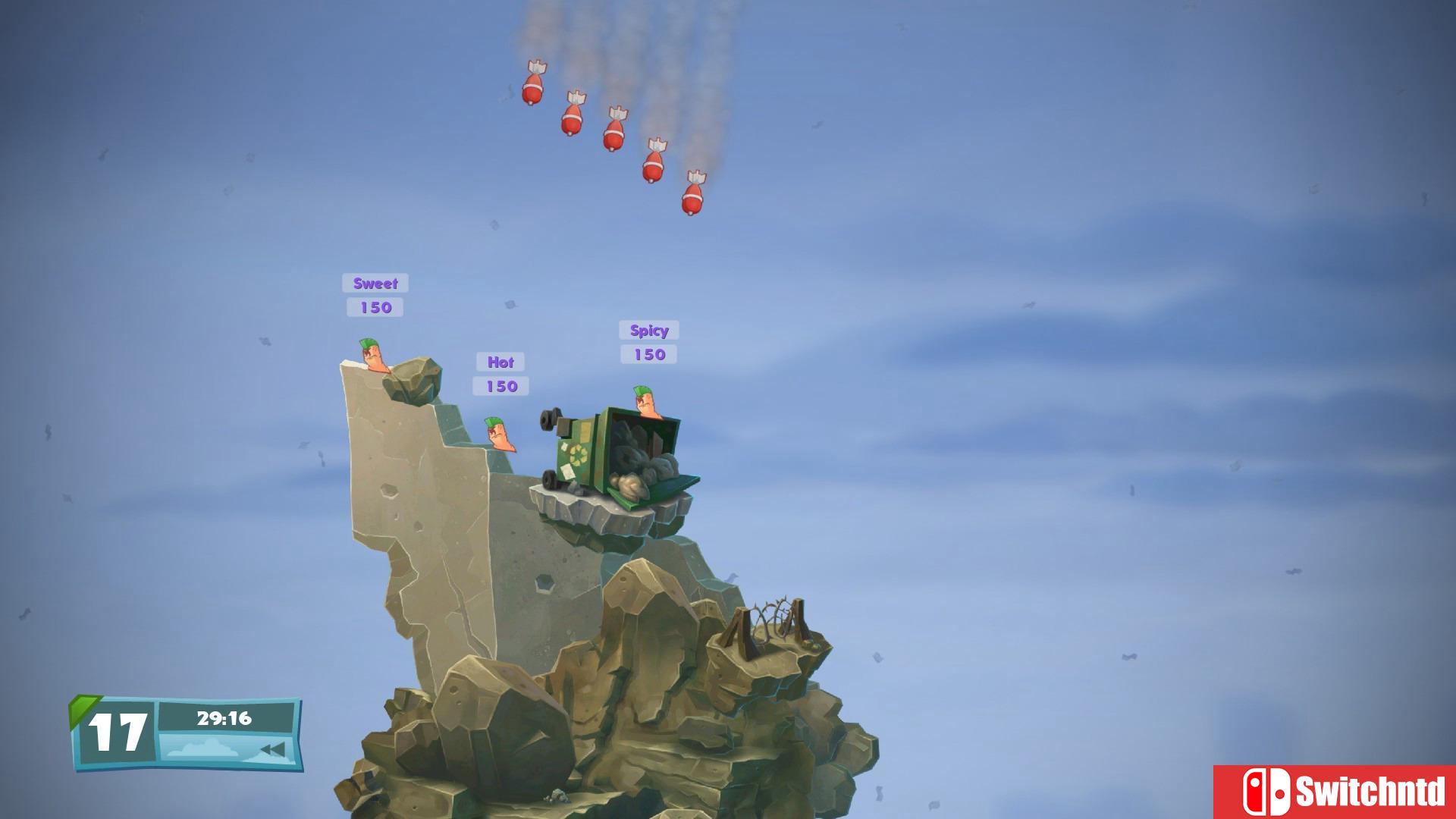
Task: Open Hot's health label showing 150
Action: coord(500,386)
